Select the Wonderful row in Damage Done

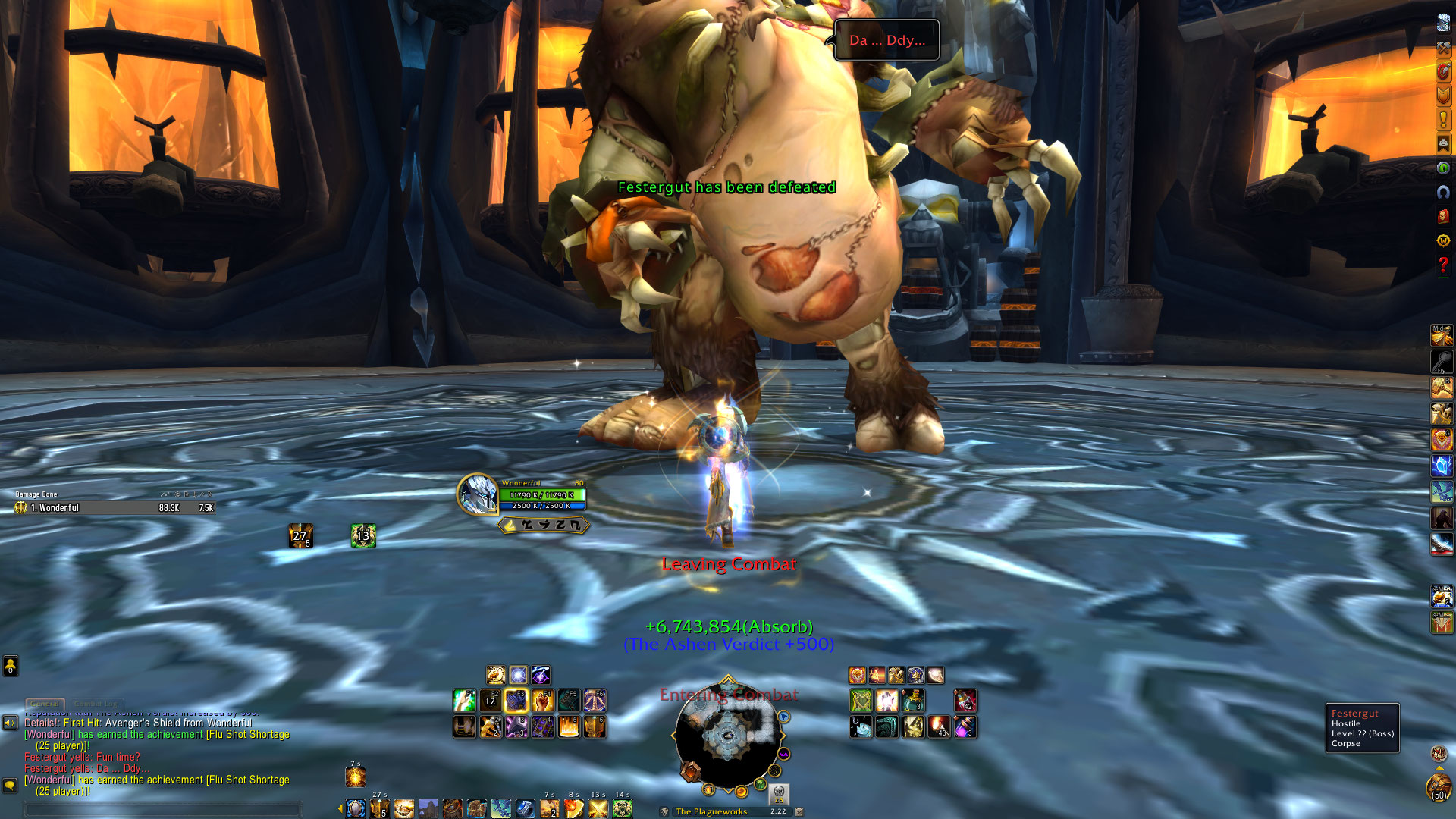pyautogui.click(x=114, y=508)
